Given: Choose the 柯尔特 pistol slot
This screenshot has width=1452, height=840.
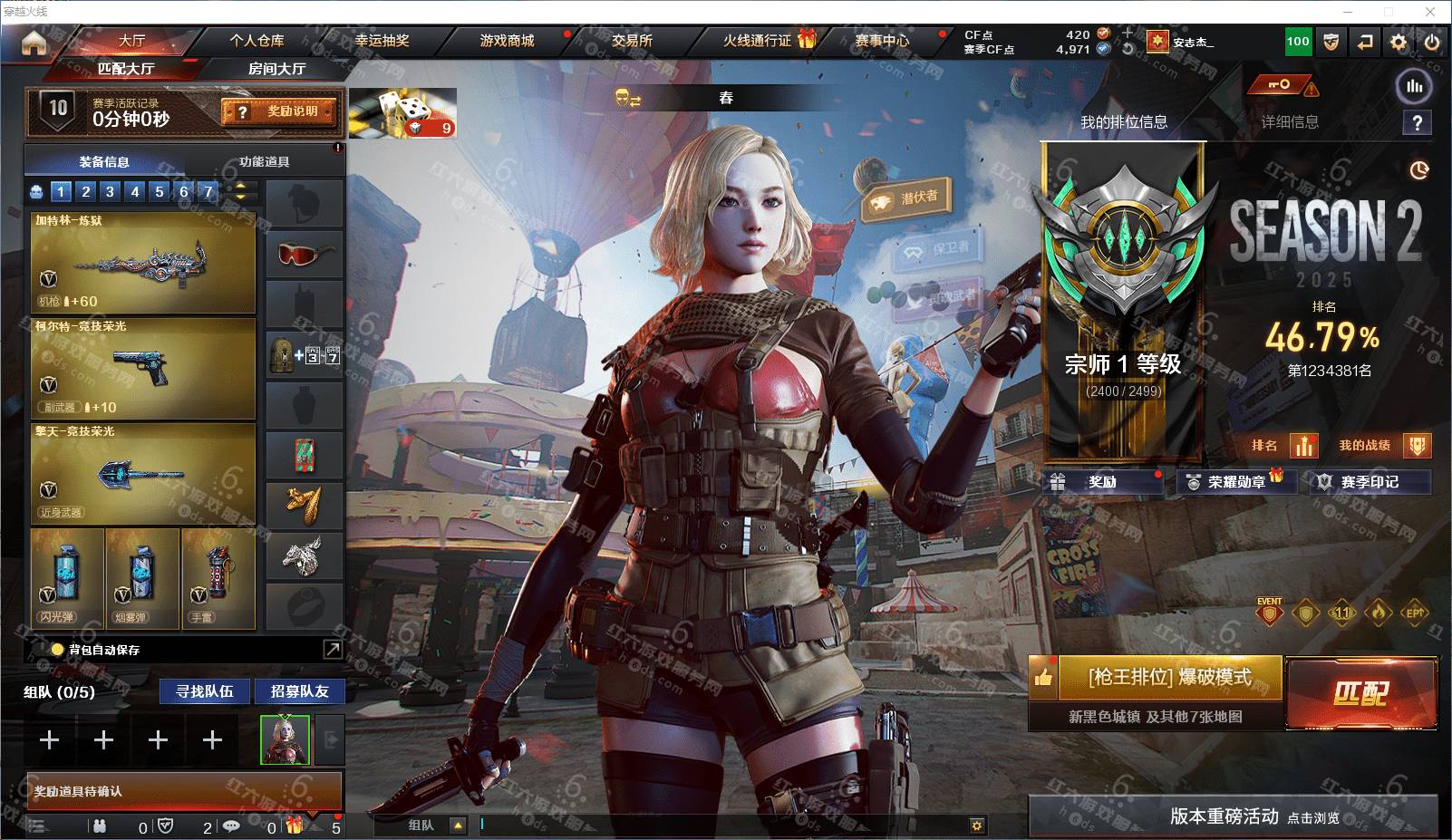Looking at the screenshot, I should pyautogui.click(x=143, y=369).
